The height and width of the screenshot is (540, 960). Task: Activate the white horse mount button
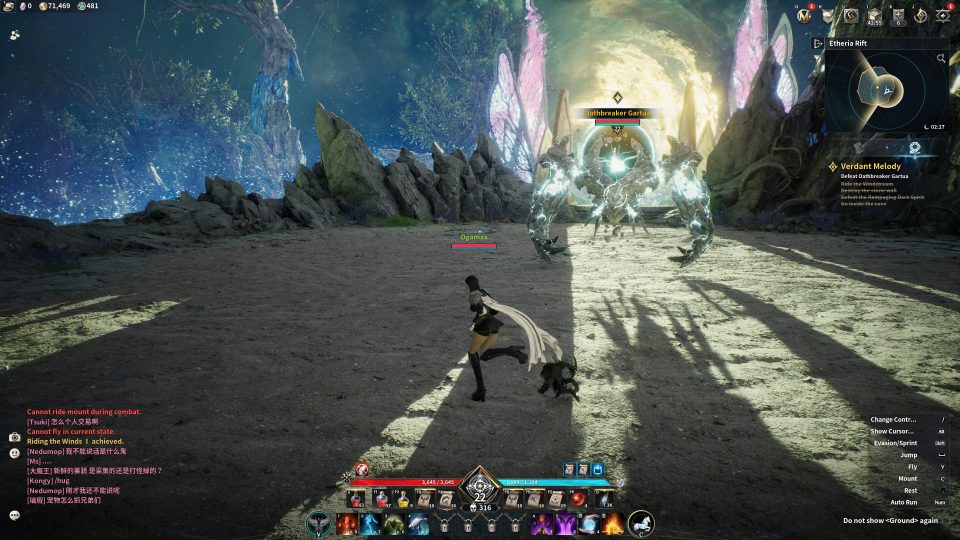click(641, 523)
